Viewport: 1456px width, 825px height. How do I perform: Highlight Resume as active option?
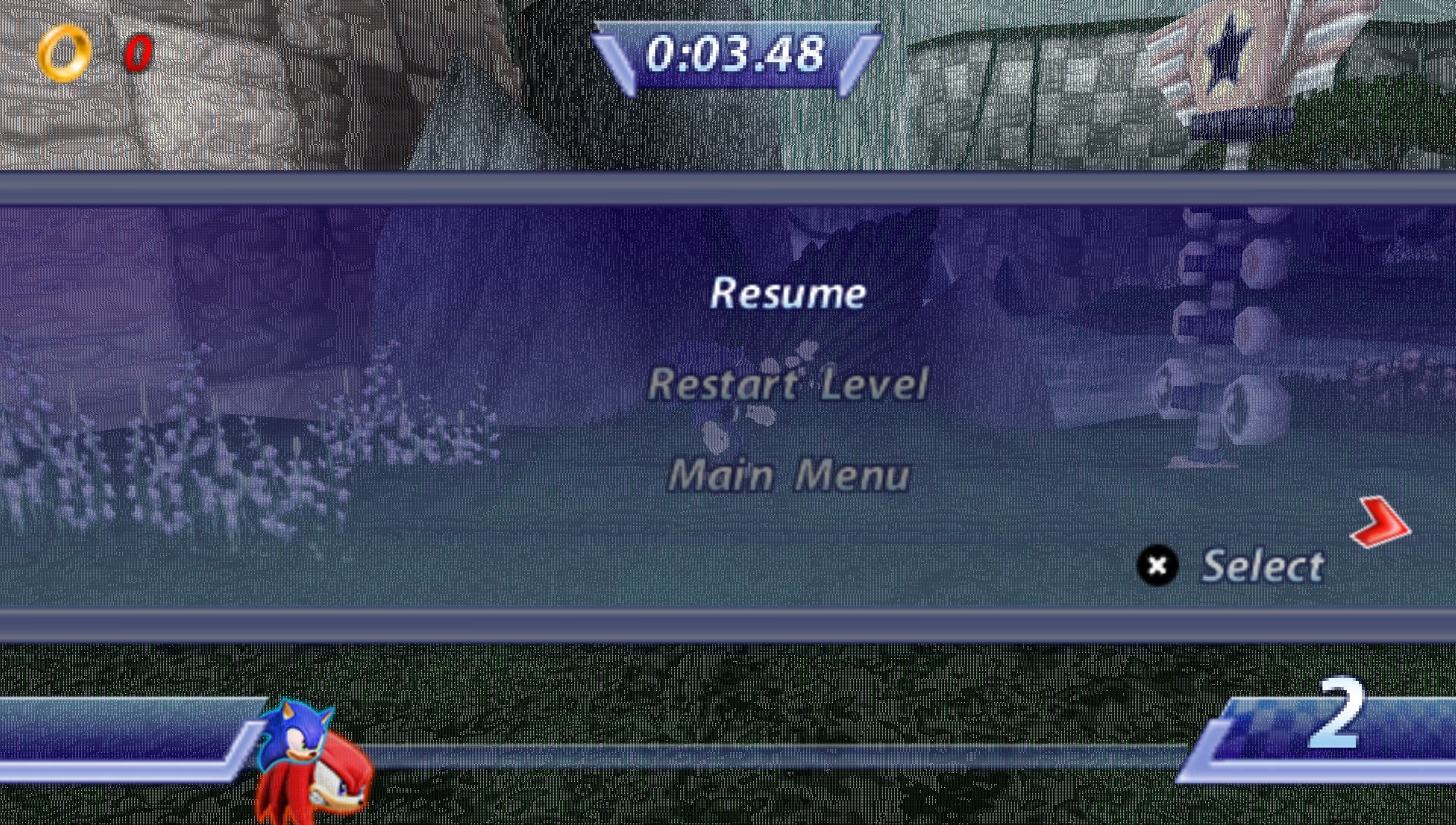point(789,294)
